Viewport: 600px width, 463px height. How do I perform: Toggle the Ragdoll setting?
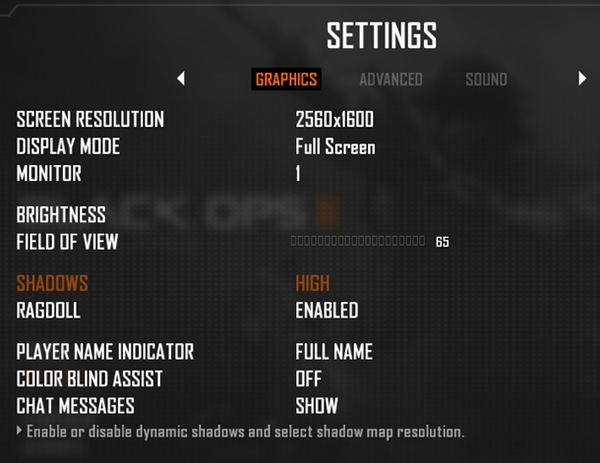[x=326, y=311]
